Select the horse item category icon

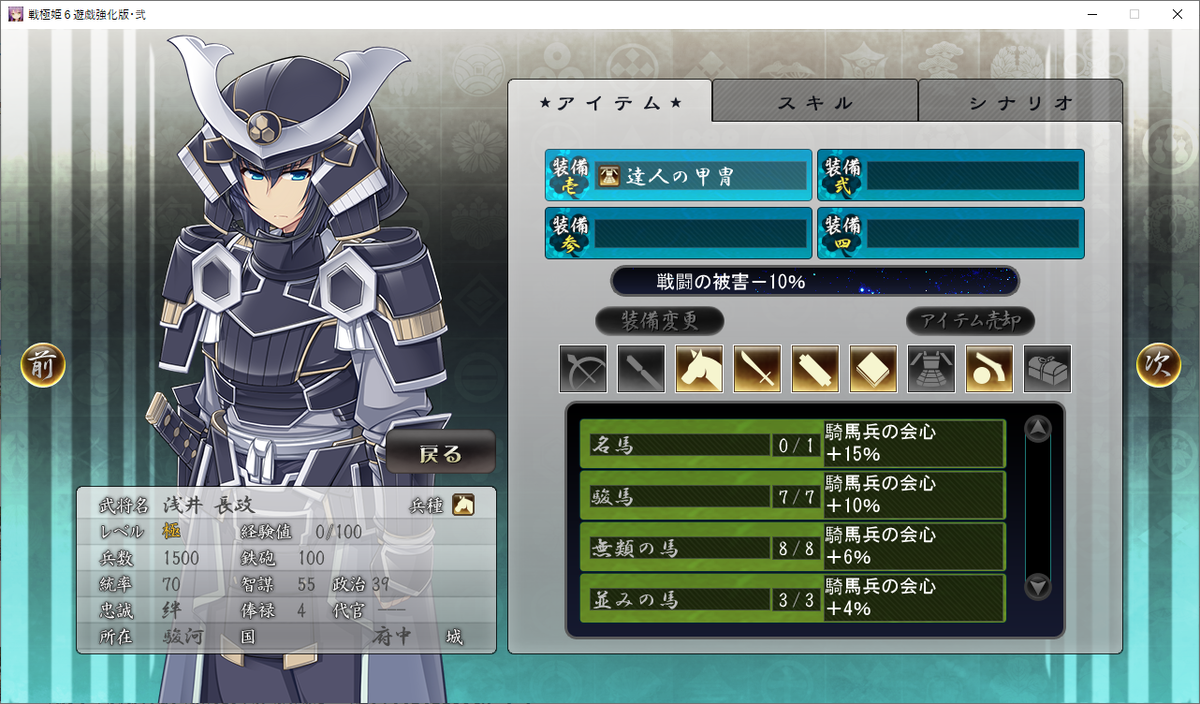[699, 369]
